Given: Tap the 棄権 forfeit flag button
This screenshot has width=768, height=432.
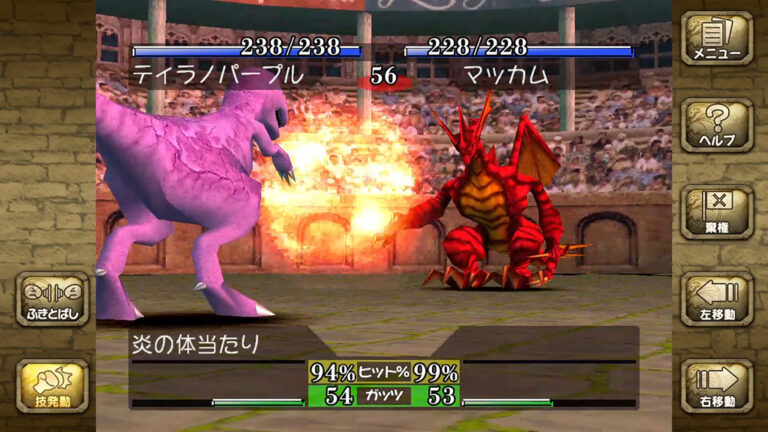Looking at the screenshot, I should (717, 210).
